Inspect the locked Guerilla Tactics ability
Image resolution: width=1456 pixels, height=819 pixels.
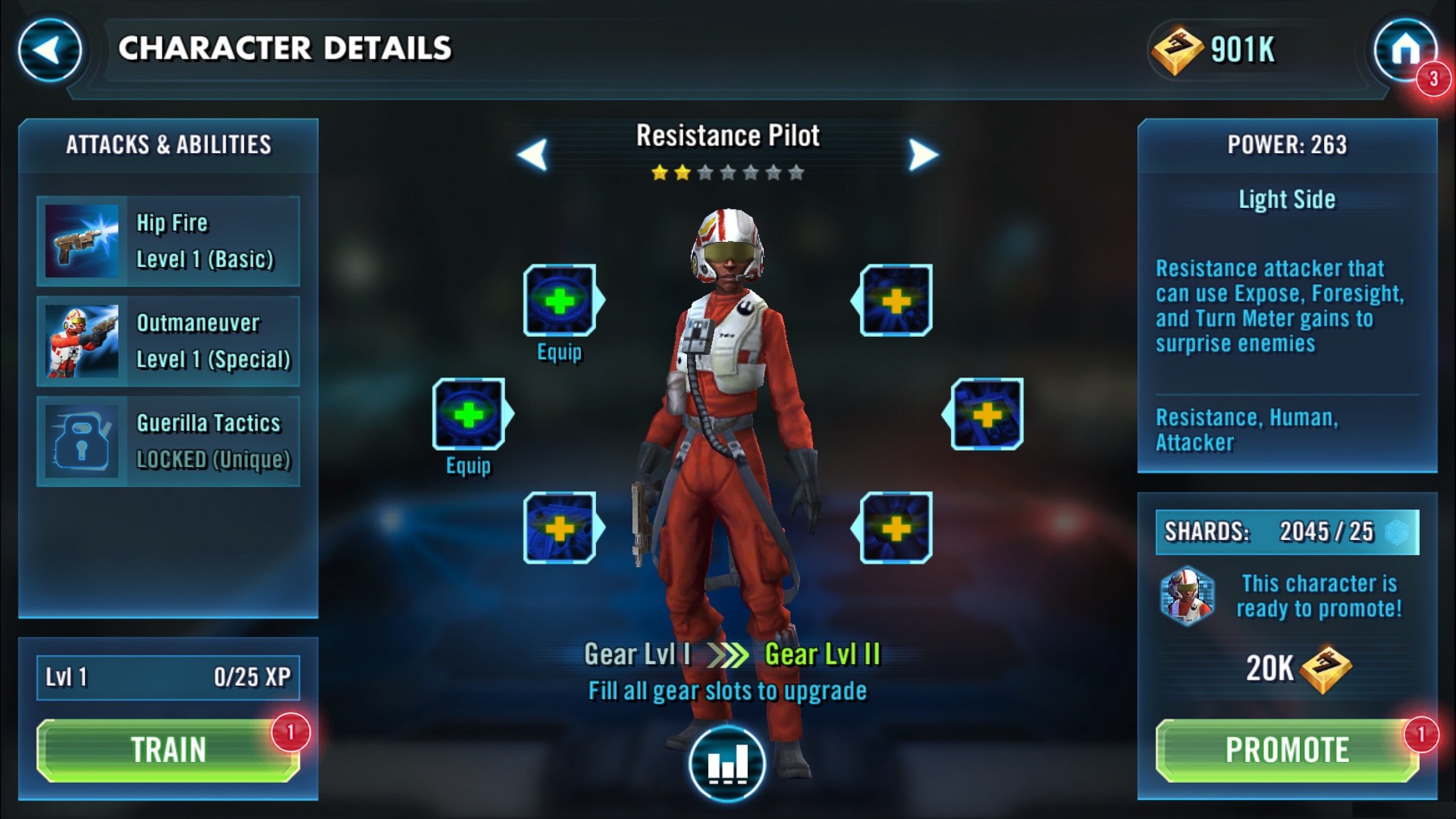coord(168,442)
